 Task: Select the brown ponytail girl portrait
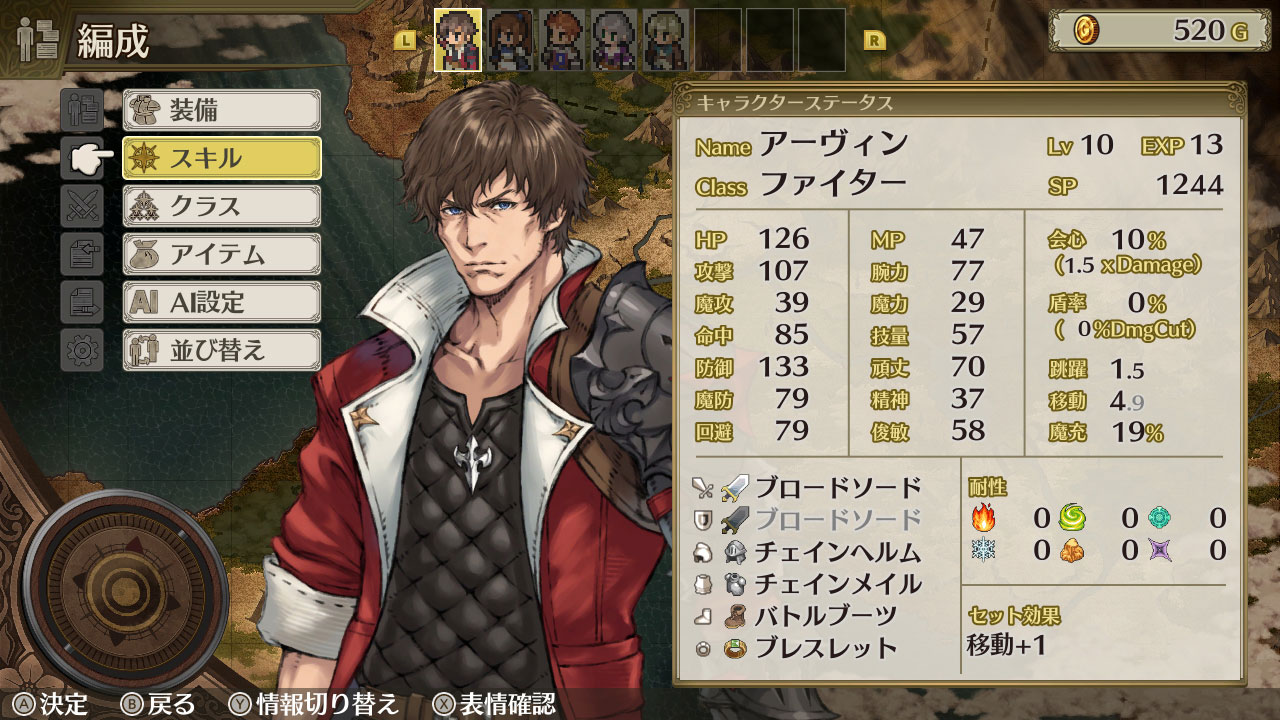point(509,40)
